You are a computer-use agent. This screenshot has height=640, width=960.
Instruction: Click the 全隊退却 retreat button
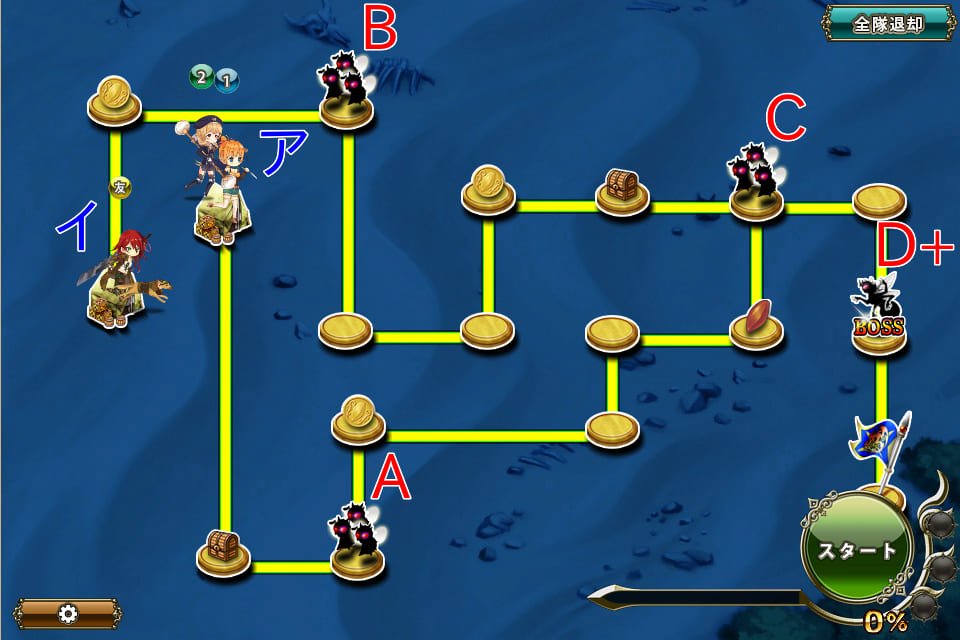pos(888,24)
